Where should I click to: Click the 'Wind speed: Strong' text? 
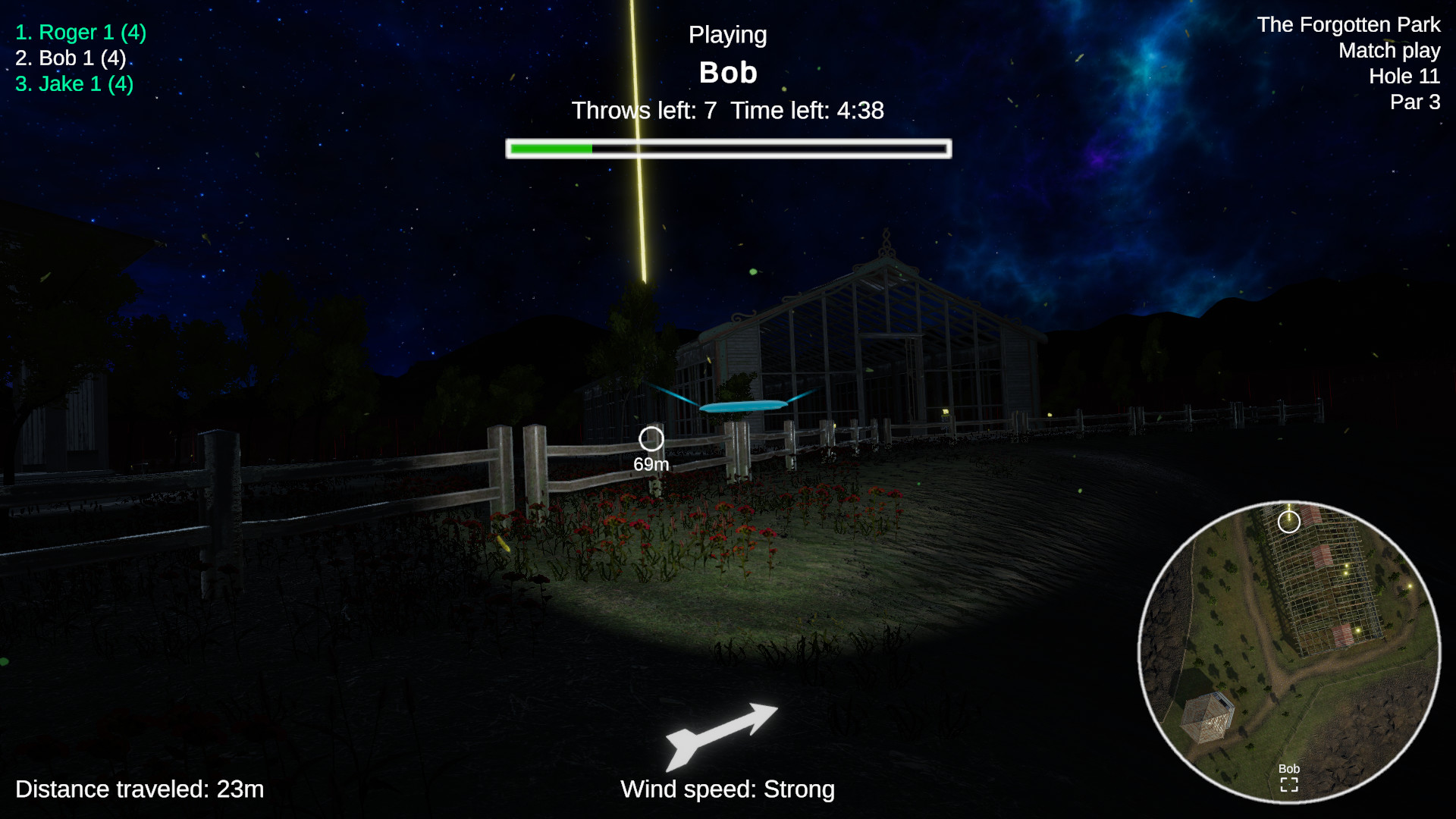pos(726,789)
